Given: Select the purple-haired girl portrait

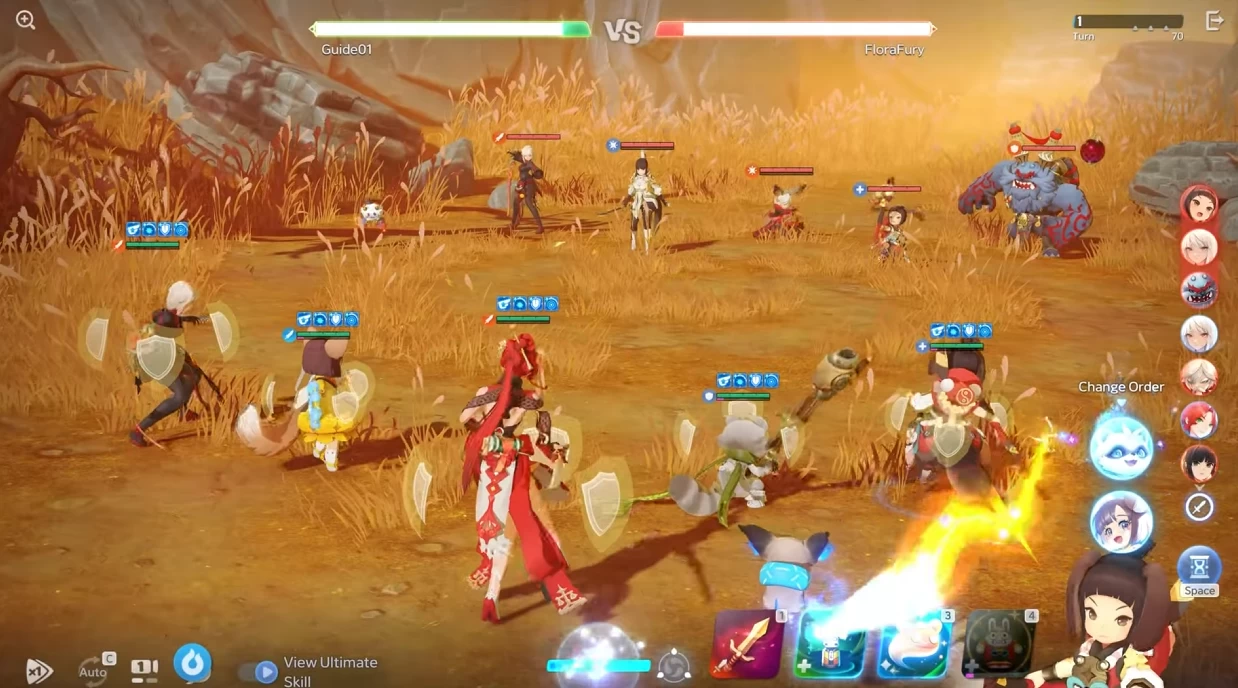Looking at the screenshot, I should pyautogui.click(x=1121, y=521).
